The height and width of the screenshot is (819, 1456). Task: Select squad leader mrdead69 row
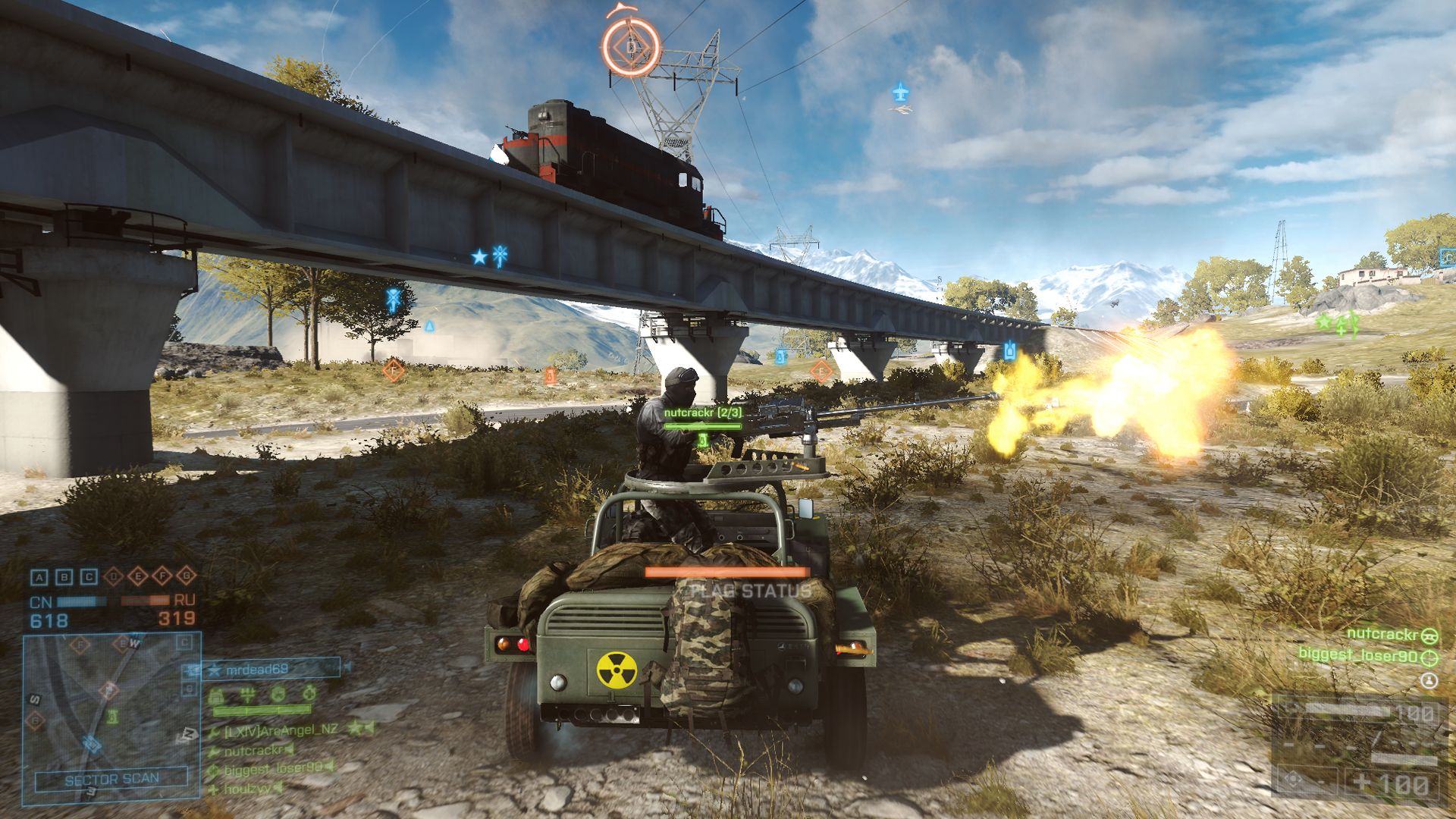pos(262,669)
